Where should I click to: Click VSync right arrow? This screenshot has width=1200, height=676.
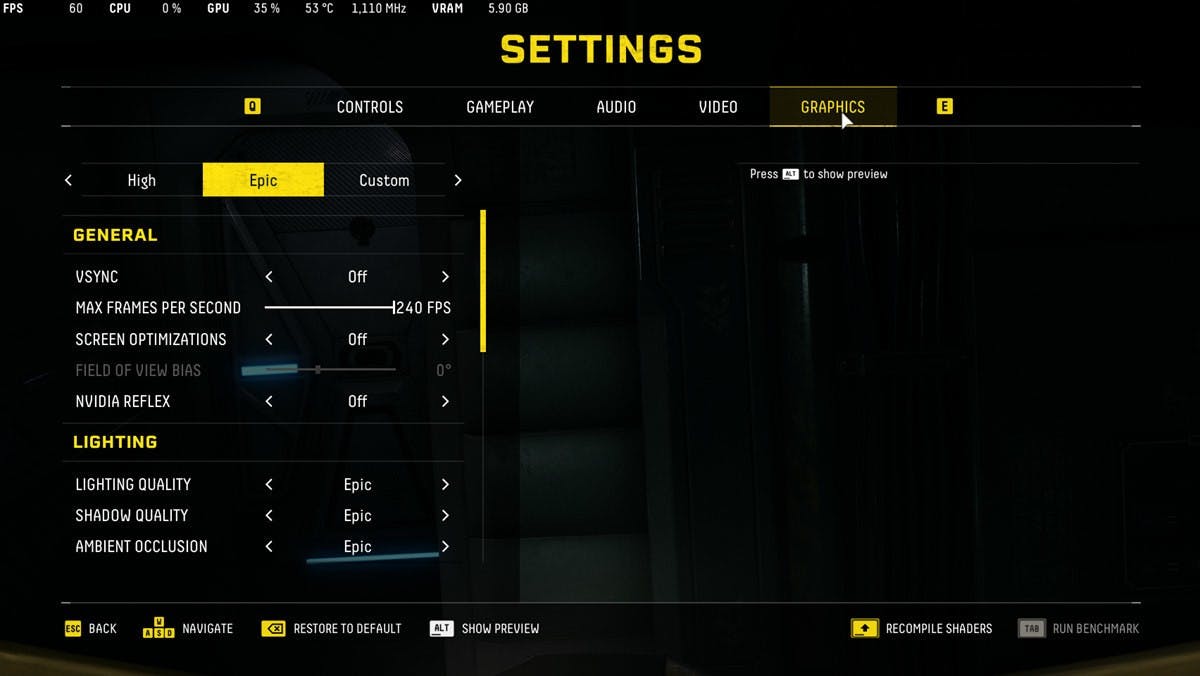click(445, 277)
